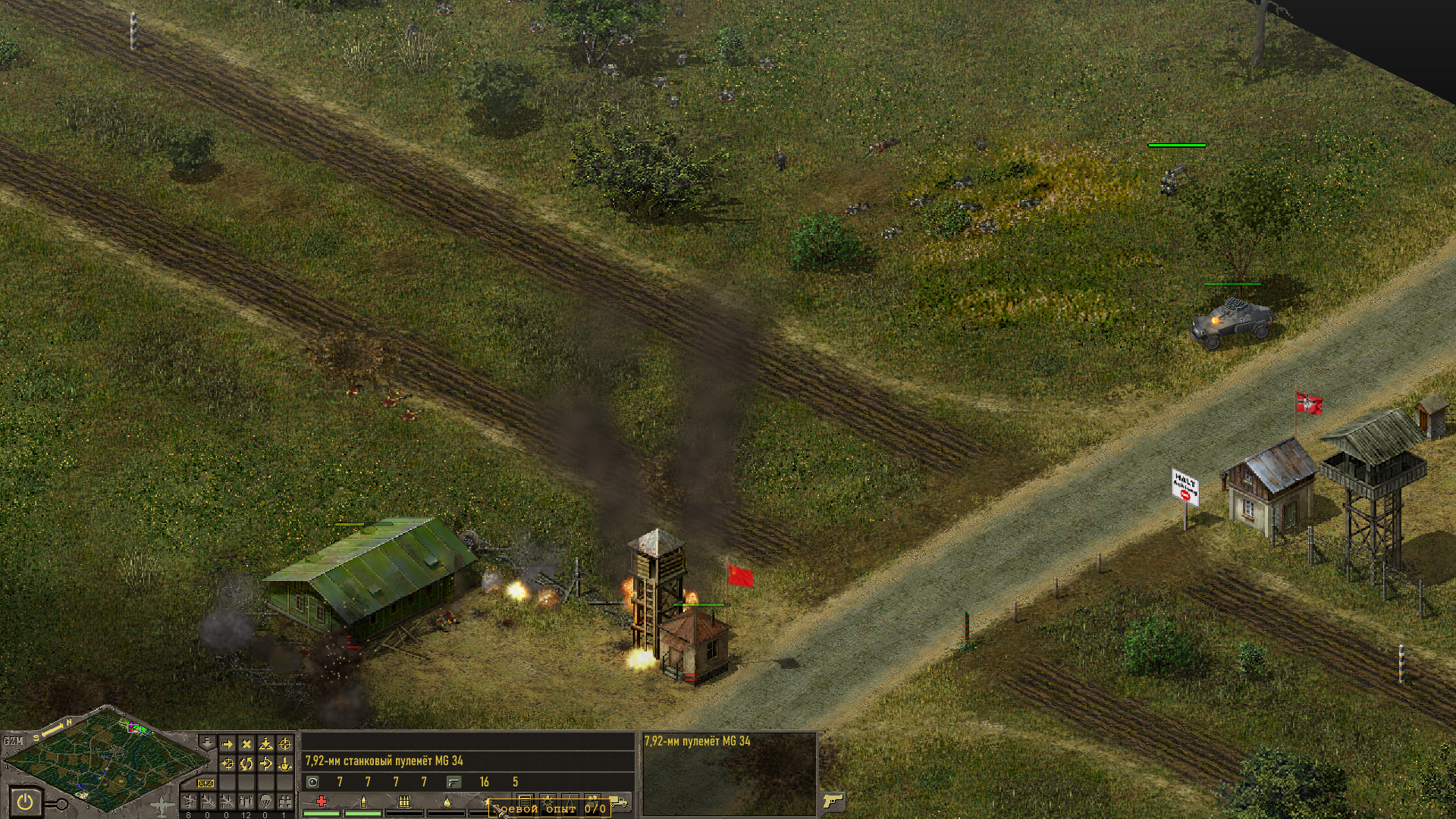Choose the crosshair attack command

coord(285,745)
